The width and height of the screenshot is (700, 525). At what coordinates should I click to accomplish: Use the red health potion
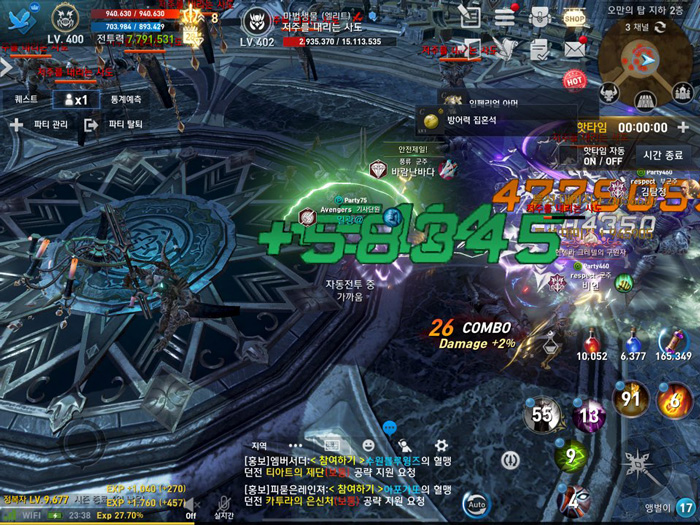[x=592, y=342]
